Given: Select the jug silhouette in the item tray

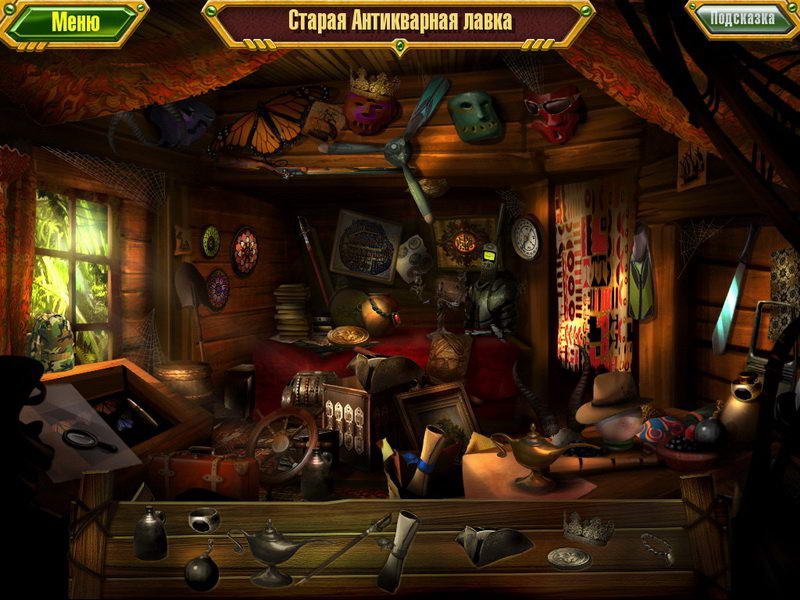Looking at the screenshot, I should pyautogui.click(x=151, y=535).
